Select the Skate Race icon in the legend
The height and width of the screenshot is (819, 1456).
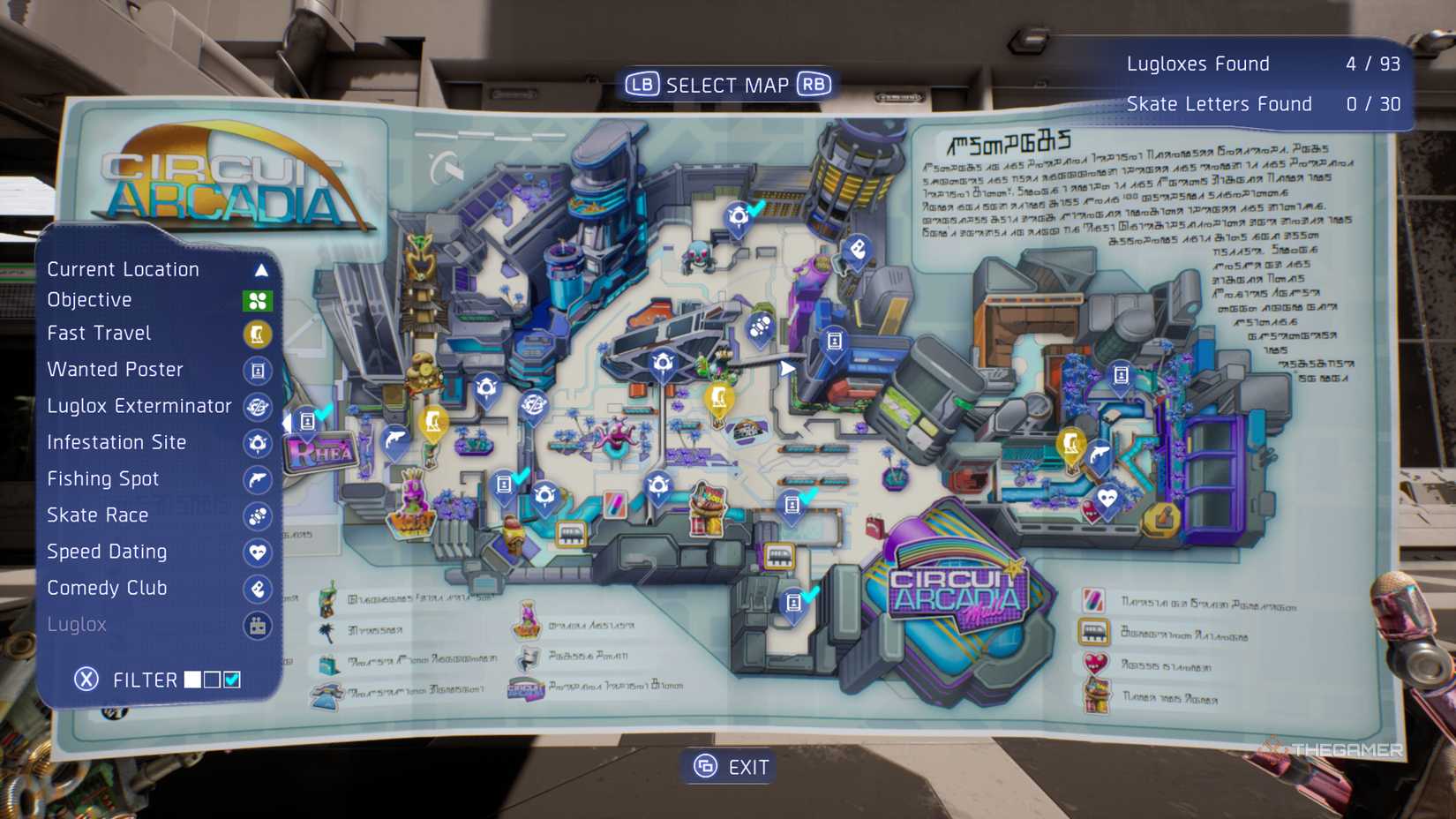point(257,515)
